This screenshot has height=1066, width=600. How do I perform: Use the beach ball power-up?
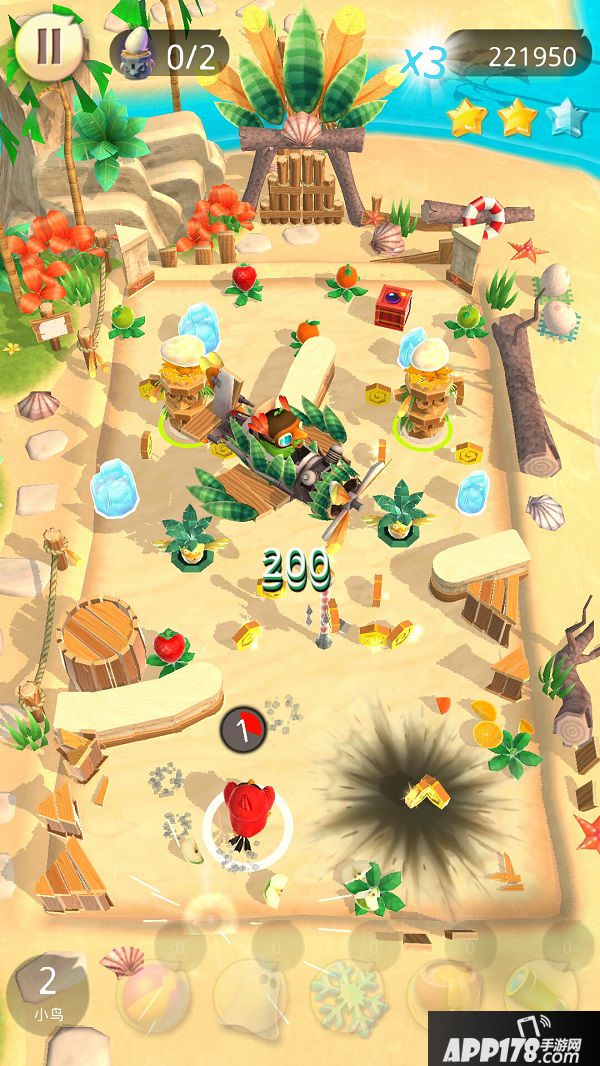153,993
